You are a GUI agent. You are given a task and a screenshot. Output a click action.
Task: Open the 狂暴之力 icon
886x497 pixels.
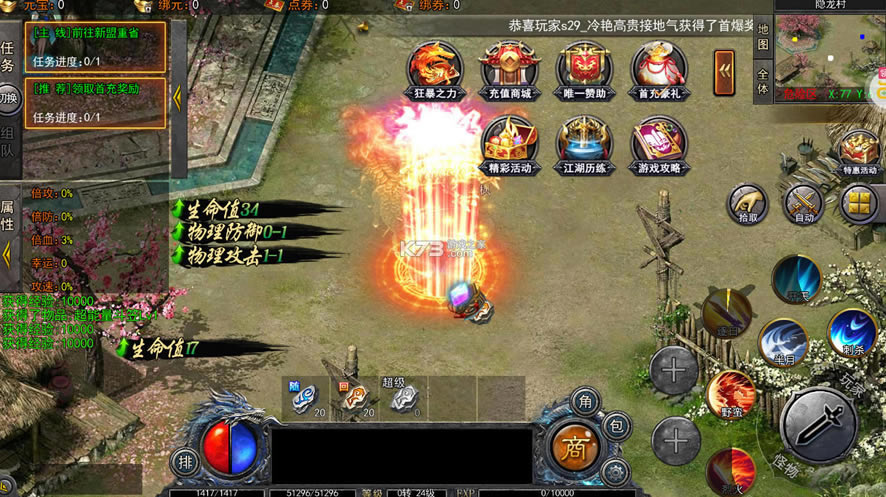tap(434, 68)
